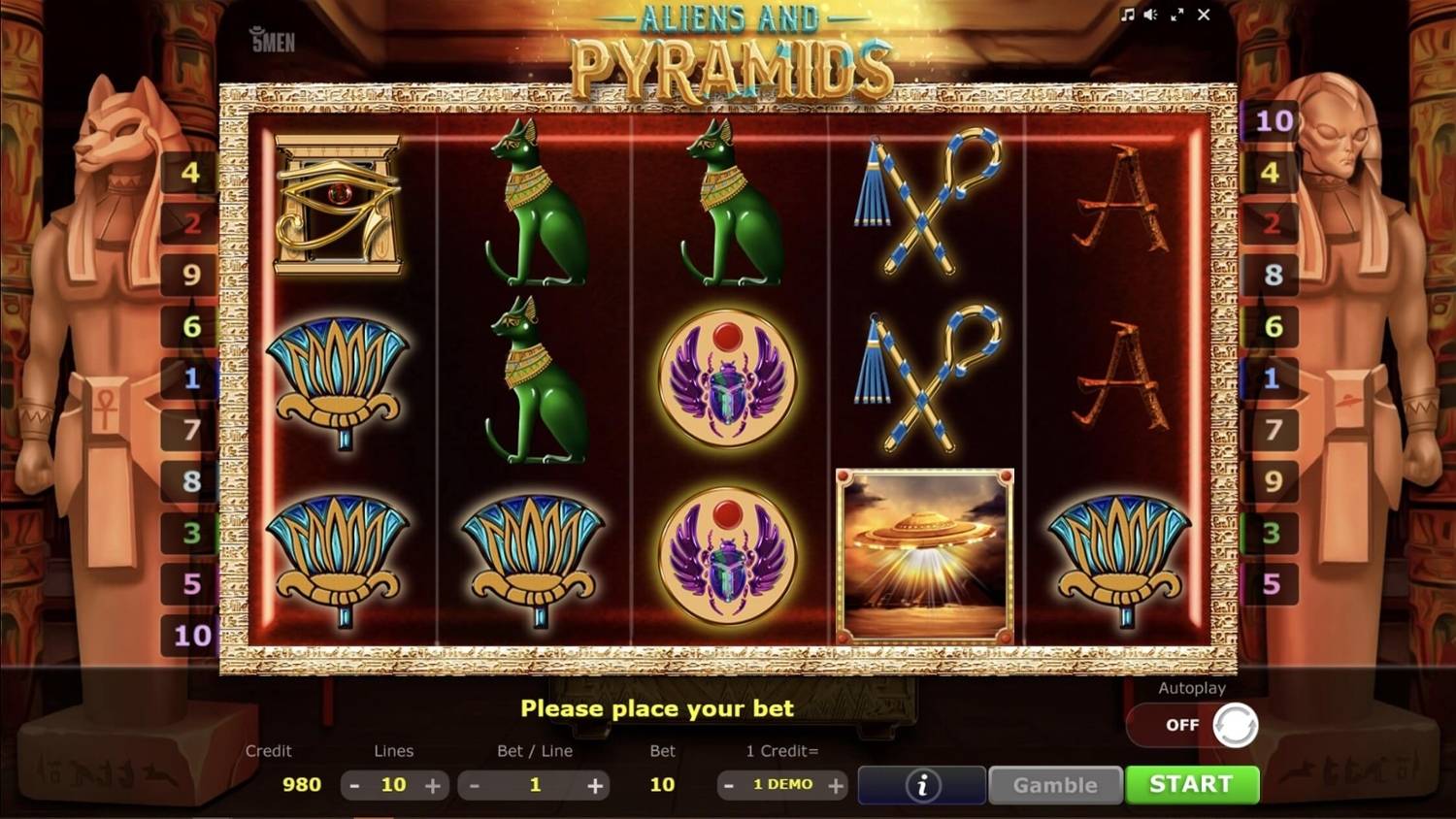Increase Lines with the plus stepper
Image resolution: width=1456 pixels, height=819 pixels.
(433, 785)
